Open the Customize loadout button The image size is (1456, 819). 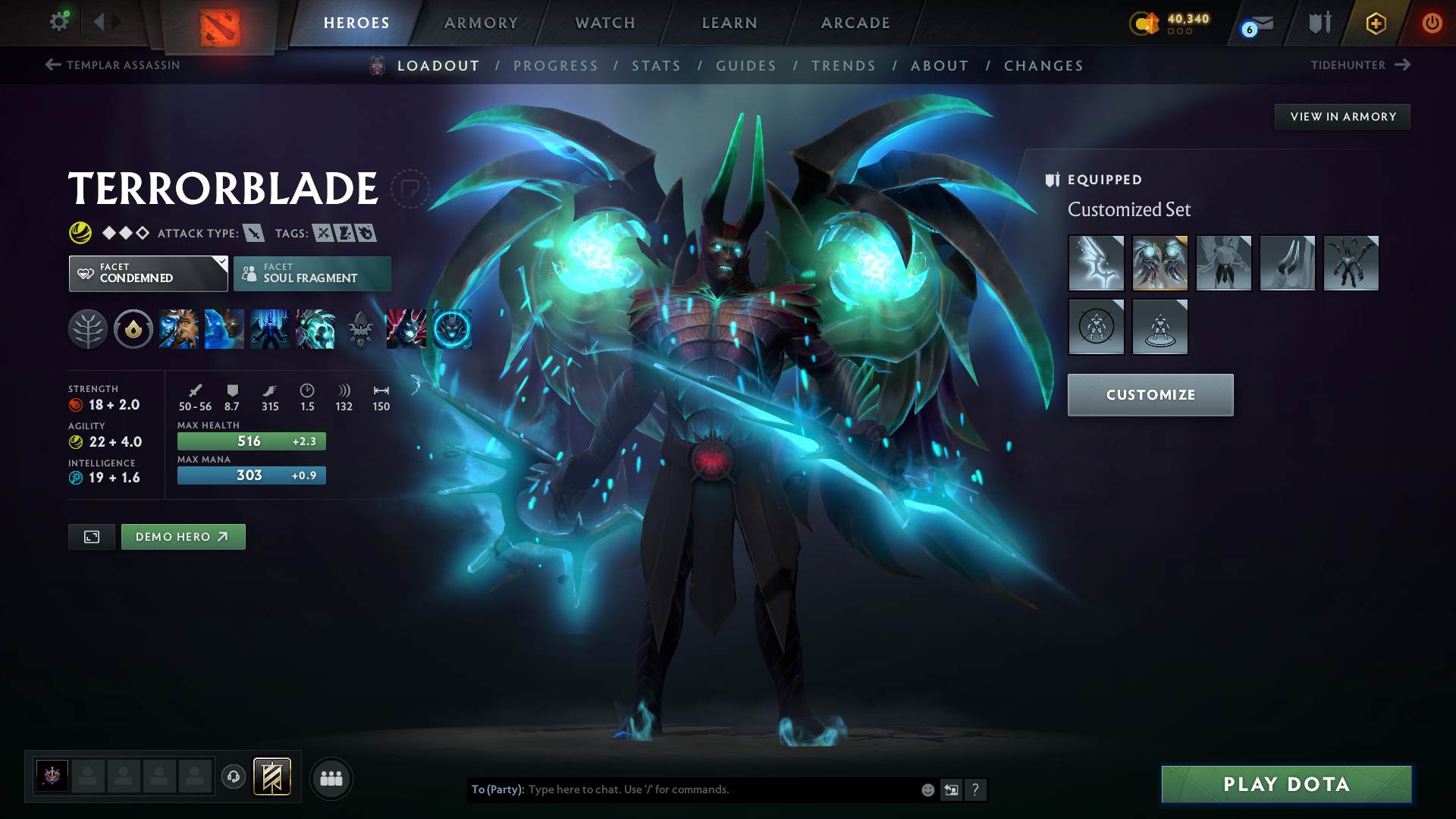(x=1150, y=395)
